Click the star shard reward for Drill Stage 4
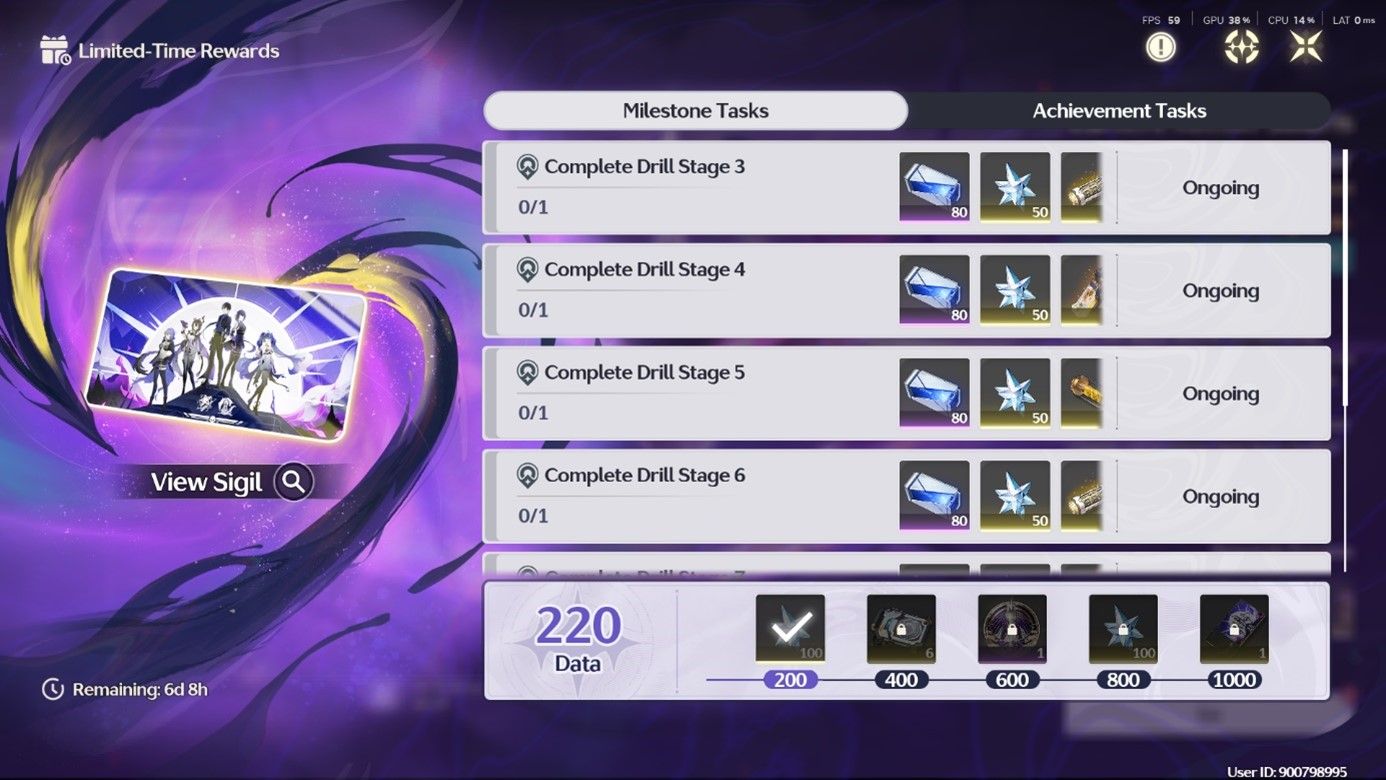This screenshot has width=1386, height=780. [1014, 289]
